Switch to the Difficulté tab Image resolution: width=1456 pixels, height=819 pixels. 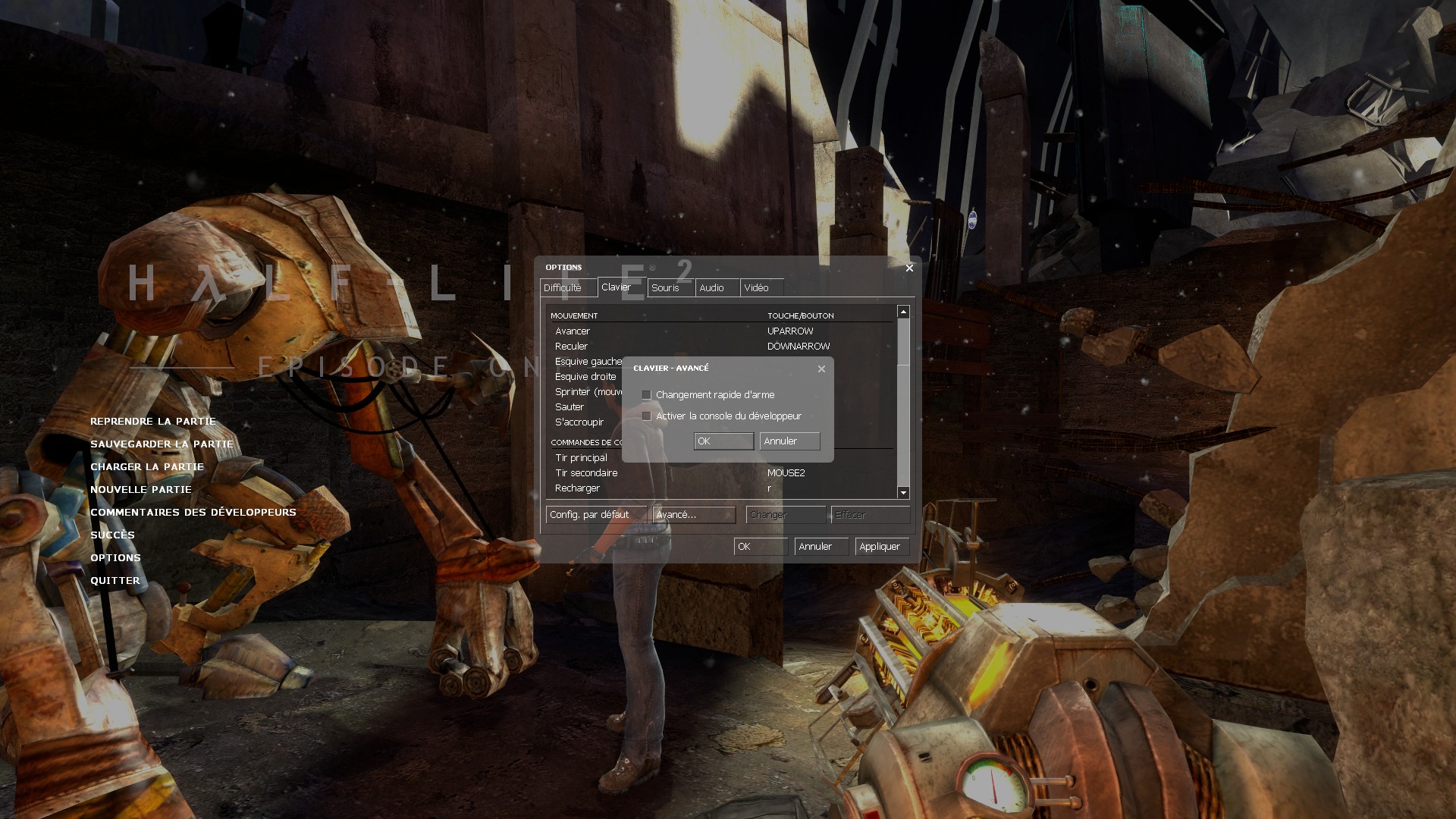(x=562, y=288)
